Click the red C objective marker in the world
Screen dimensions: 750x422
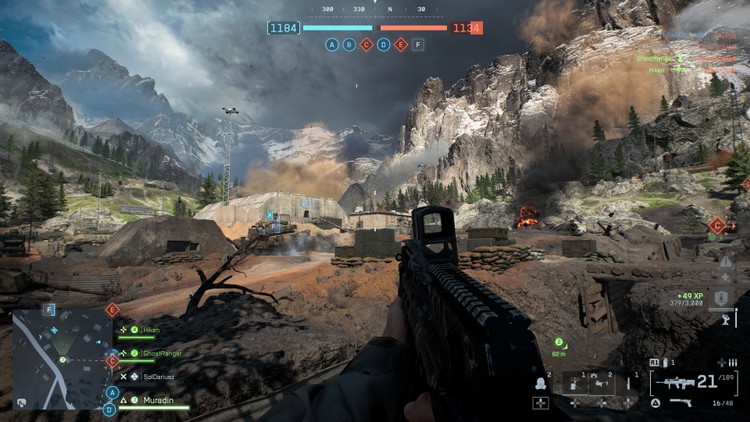[x=717, y=226]
